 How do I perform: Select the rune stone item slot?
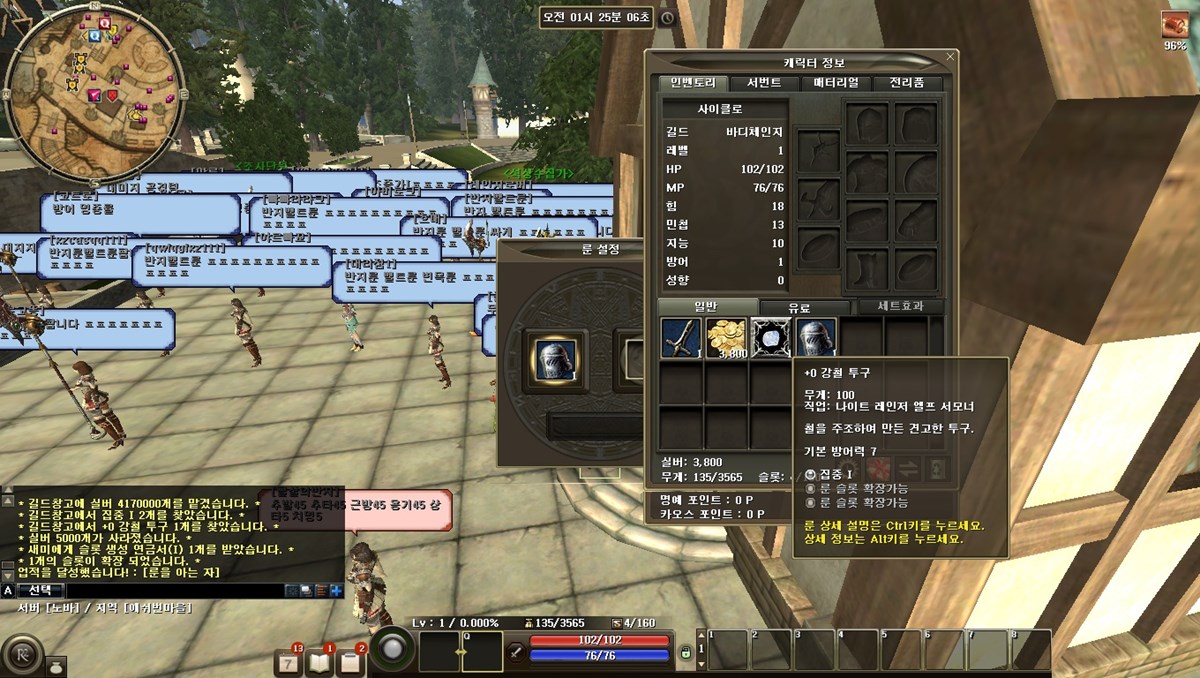coord(771,338)
